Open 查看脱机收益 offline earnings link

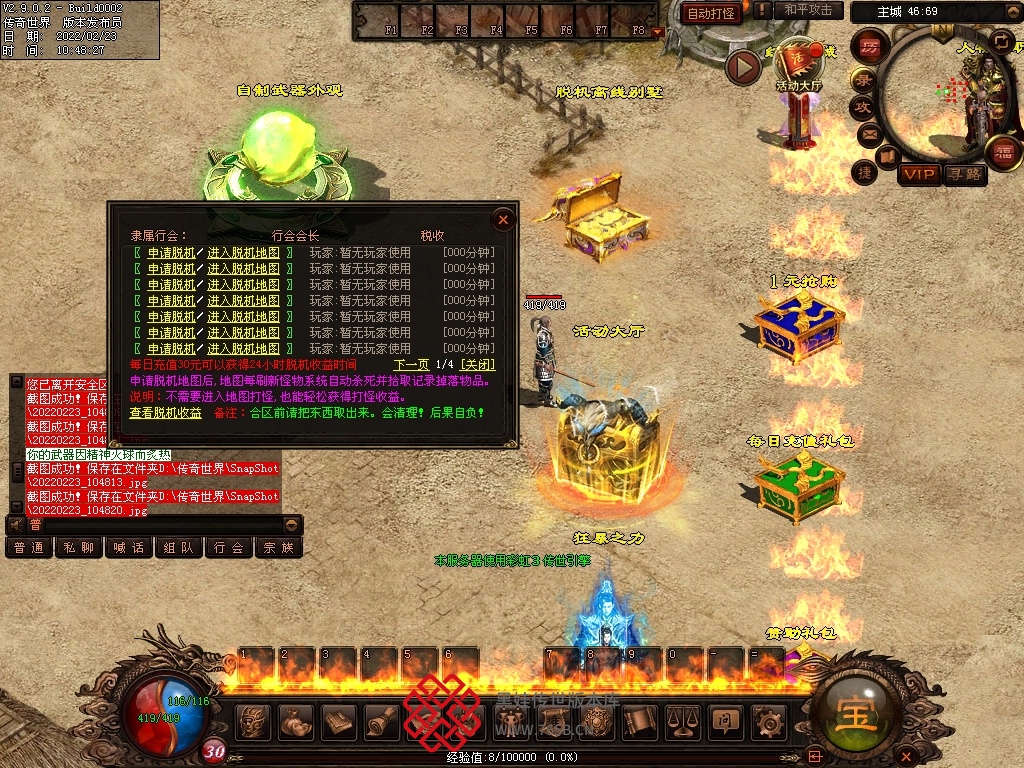pos(165,412)
